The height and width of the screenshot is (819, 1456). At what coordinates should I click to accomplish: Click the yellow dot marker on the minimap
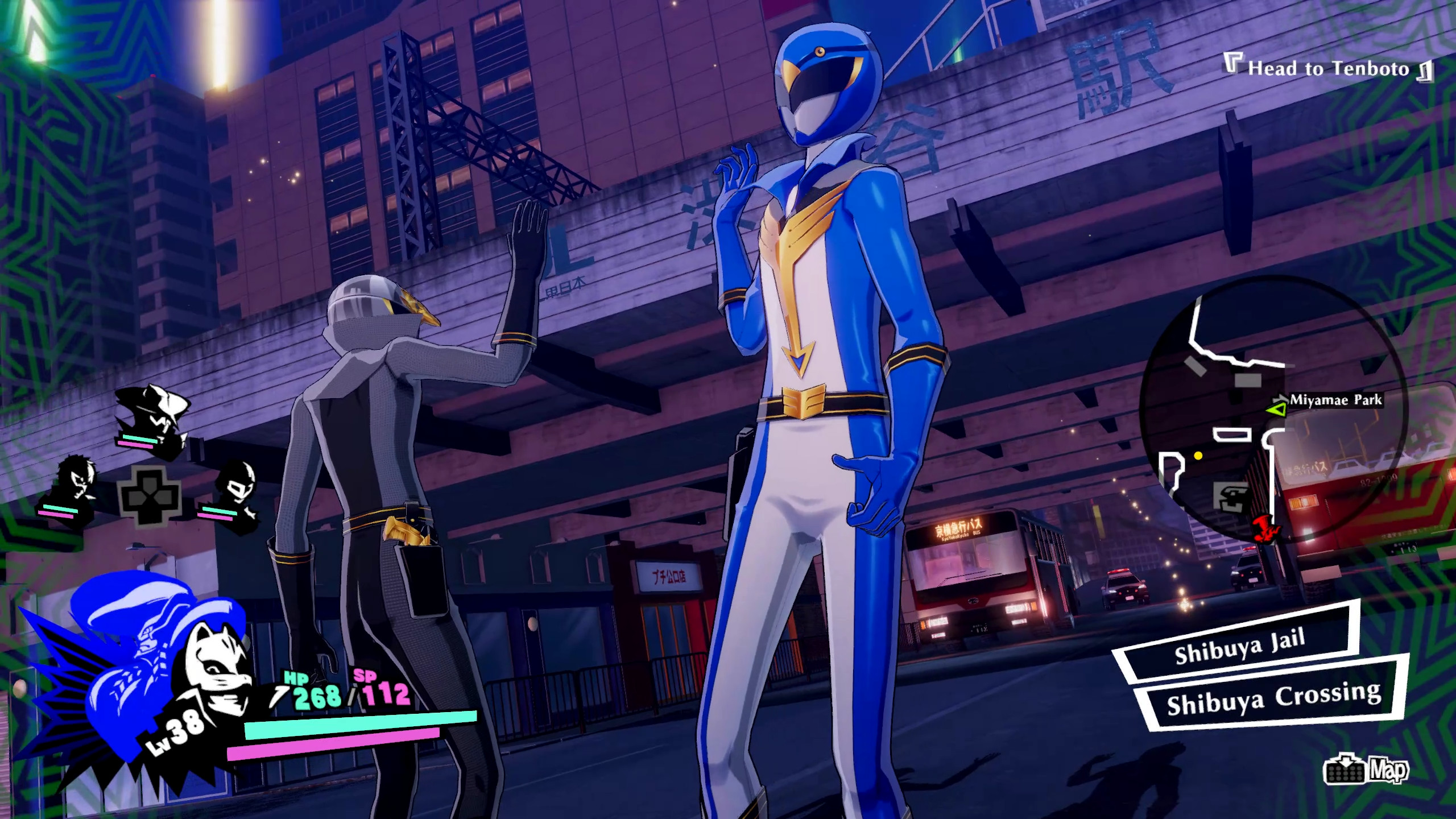1198,456
